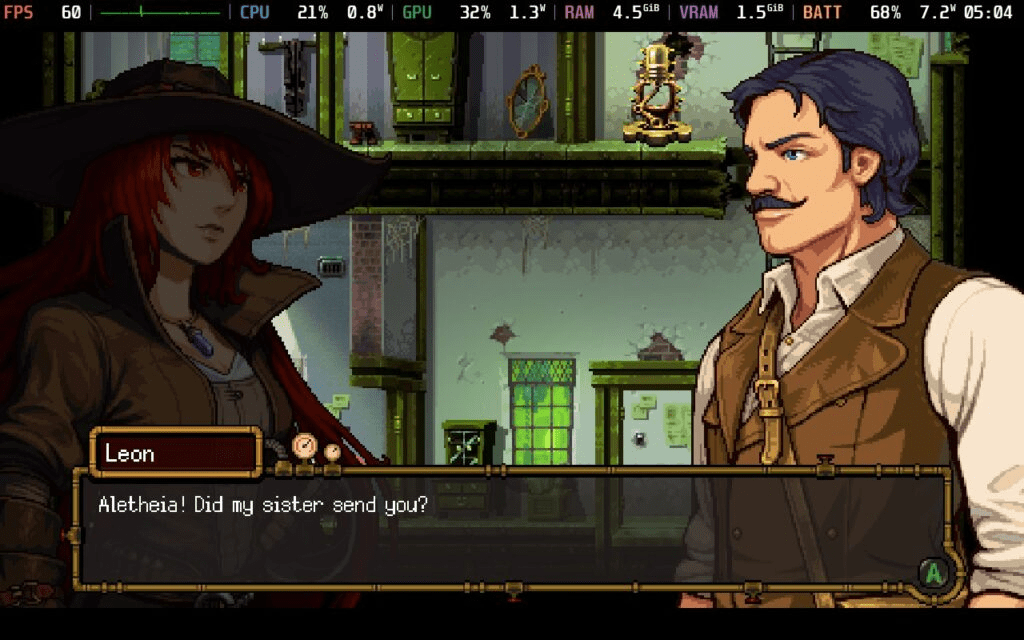Click Leon's dialogue box to continue
Screen dimensions: 1024x640
[x=510, y=530]
